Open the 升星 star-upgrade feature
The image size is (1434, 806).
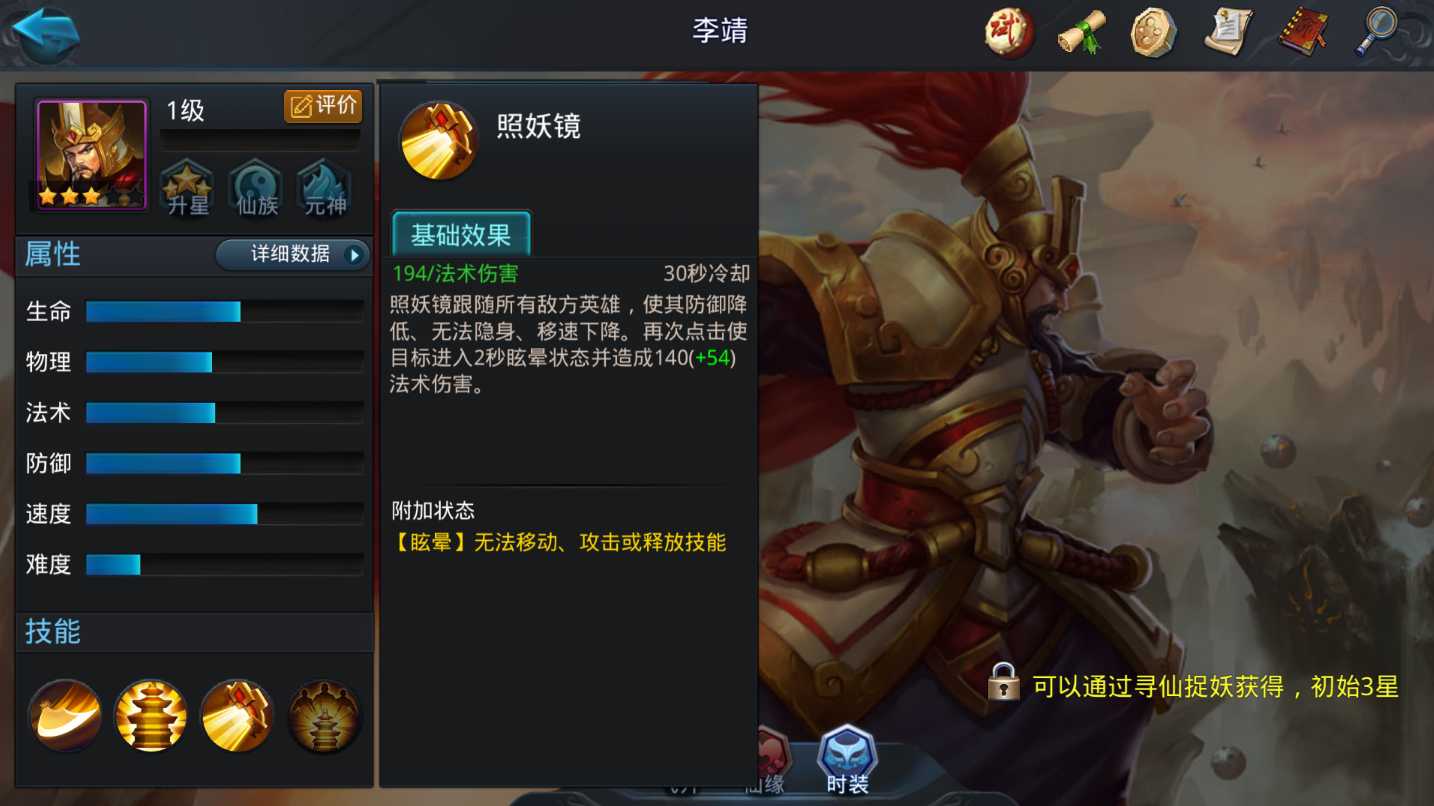tap(186, 186)
